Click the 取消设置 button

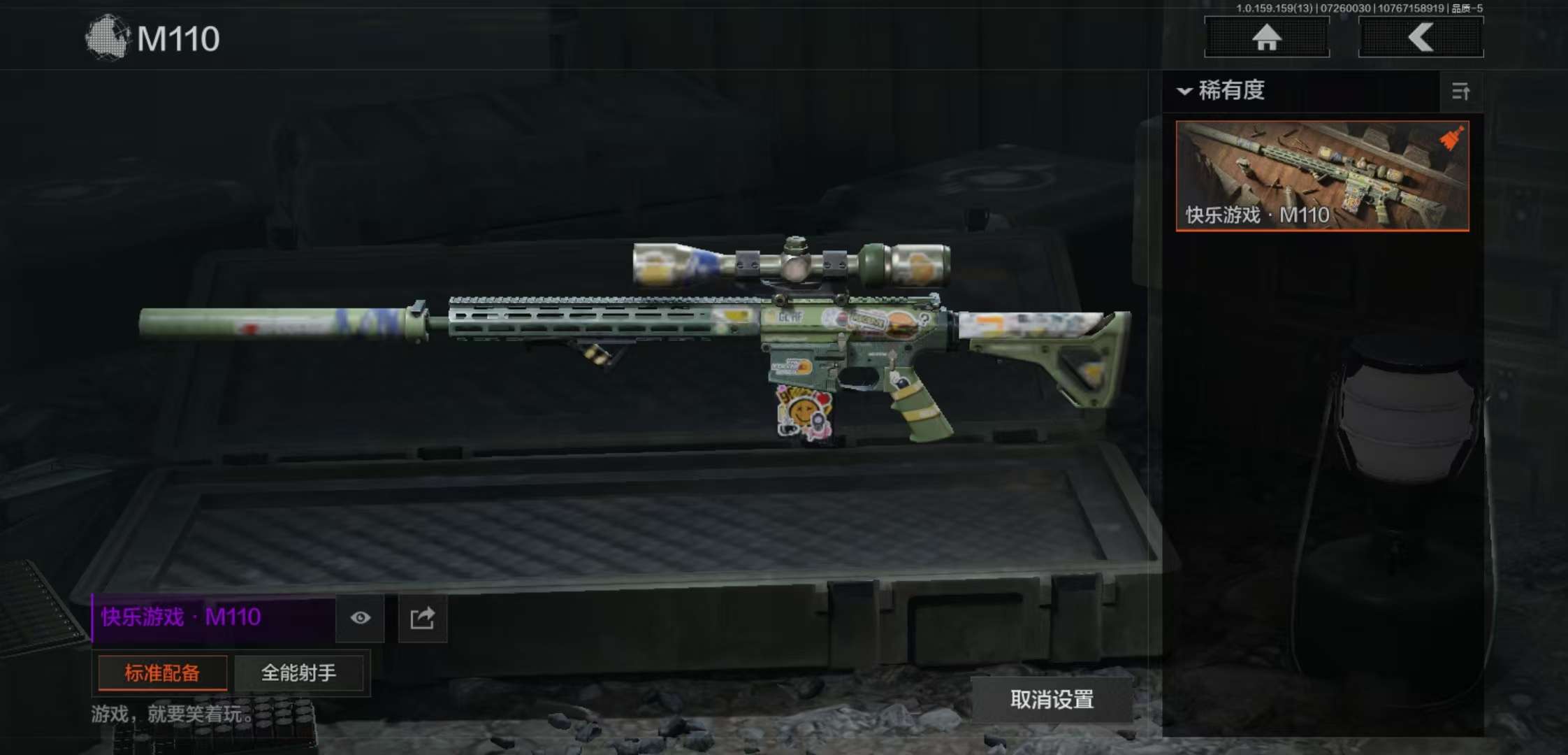(x=1052, y=699)
